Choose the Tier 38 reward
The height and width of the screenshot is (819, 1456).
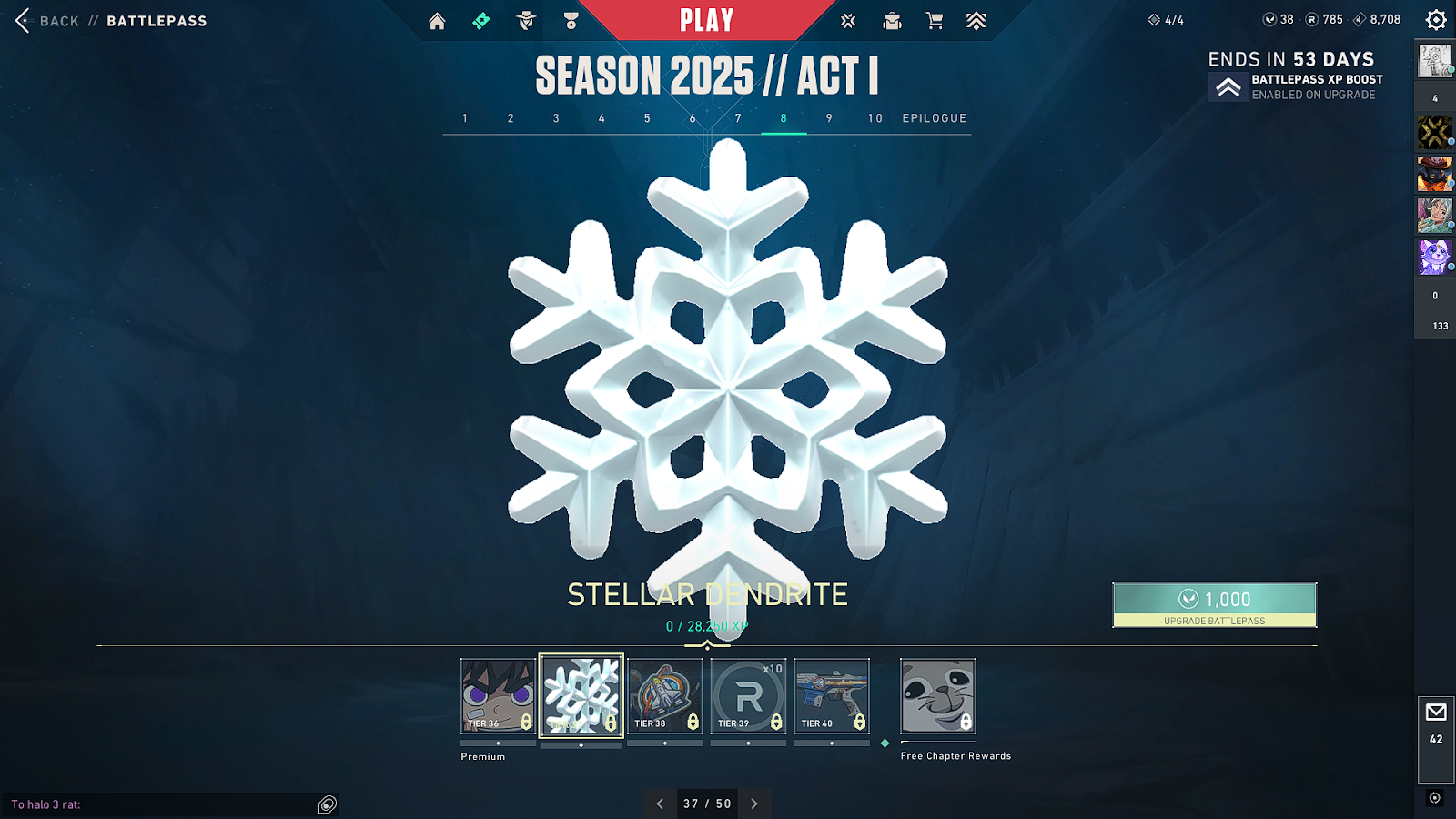point(665,695)
